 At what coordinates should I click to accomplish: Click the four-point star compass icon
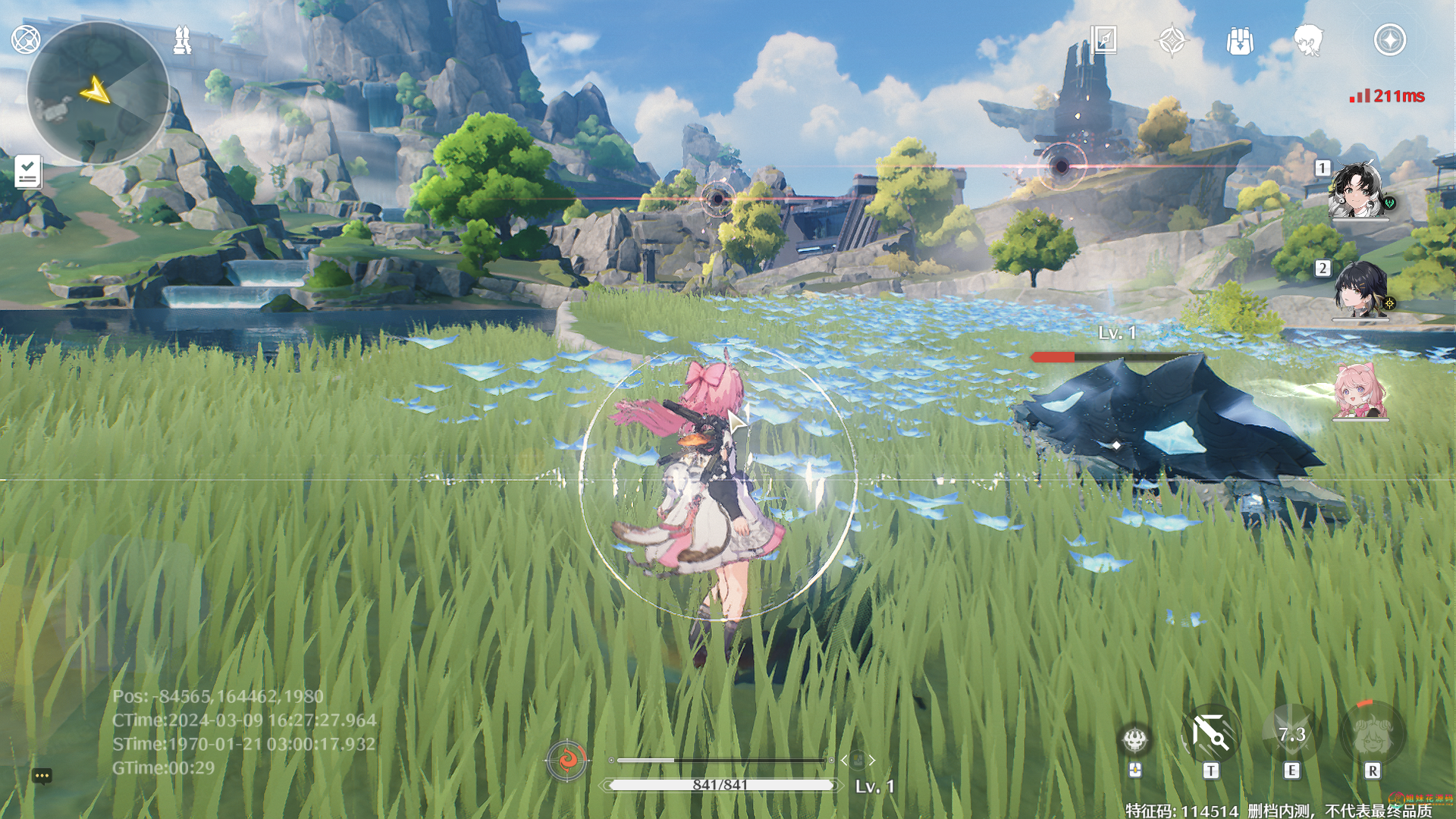[x=1172, y=39]
